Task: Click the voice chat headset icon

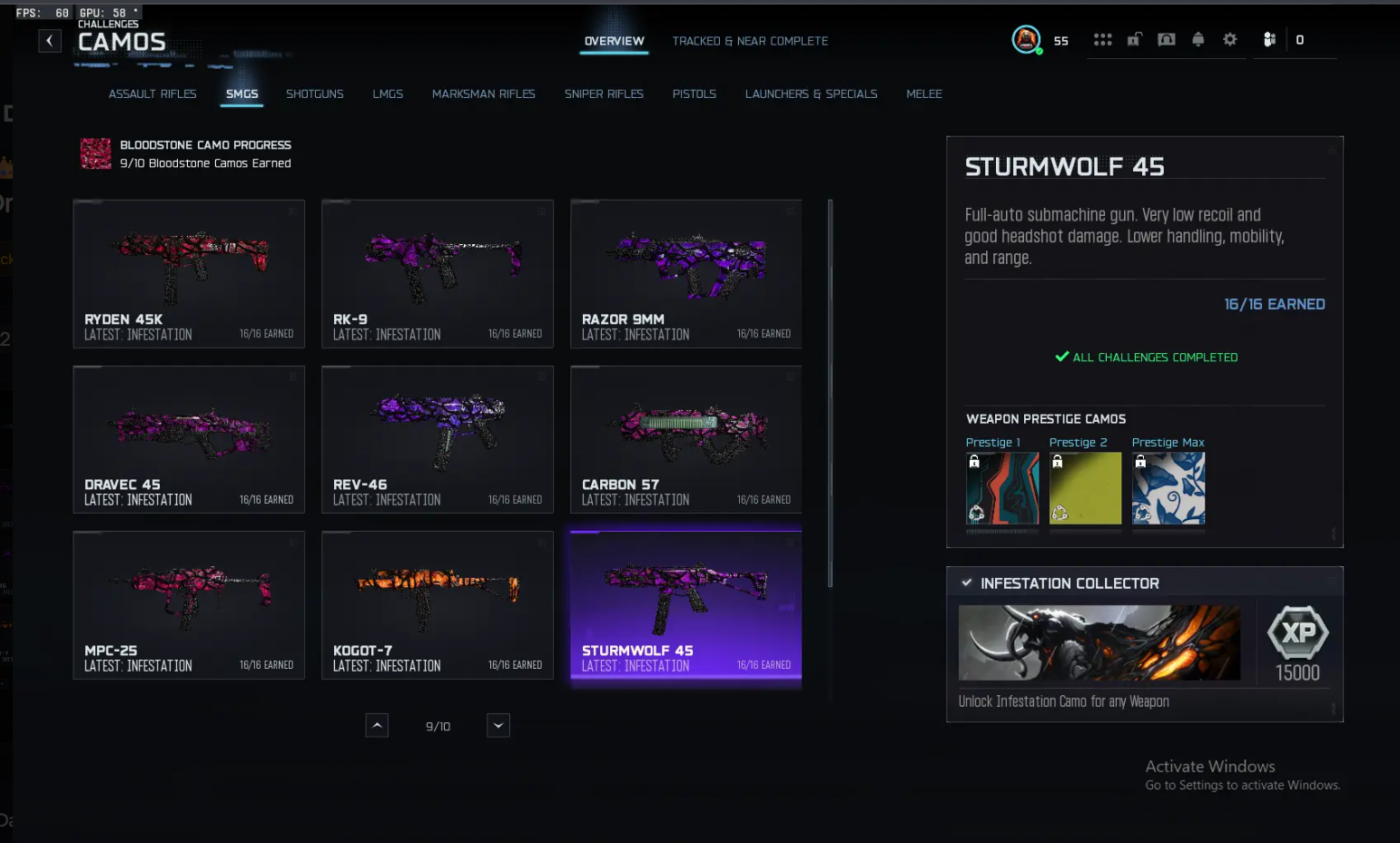Action: click(1166, 40)
